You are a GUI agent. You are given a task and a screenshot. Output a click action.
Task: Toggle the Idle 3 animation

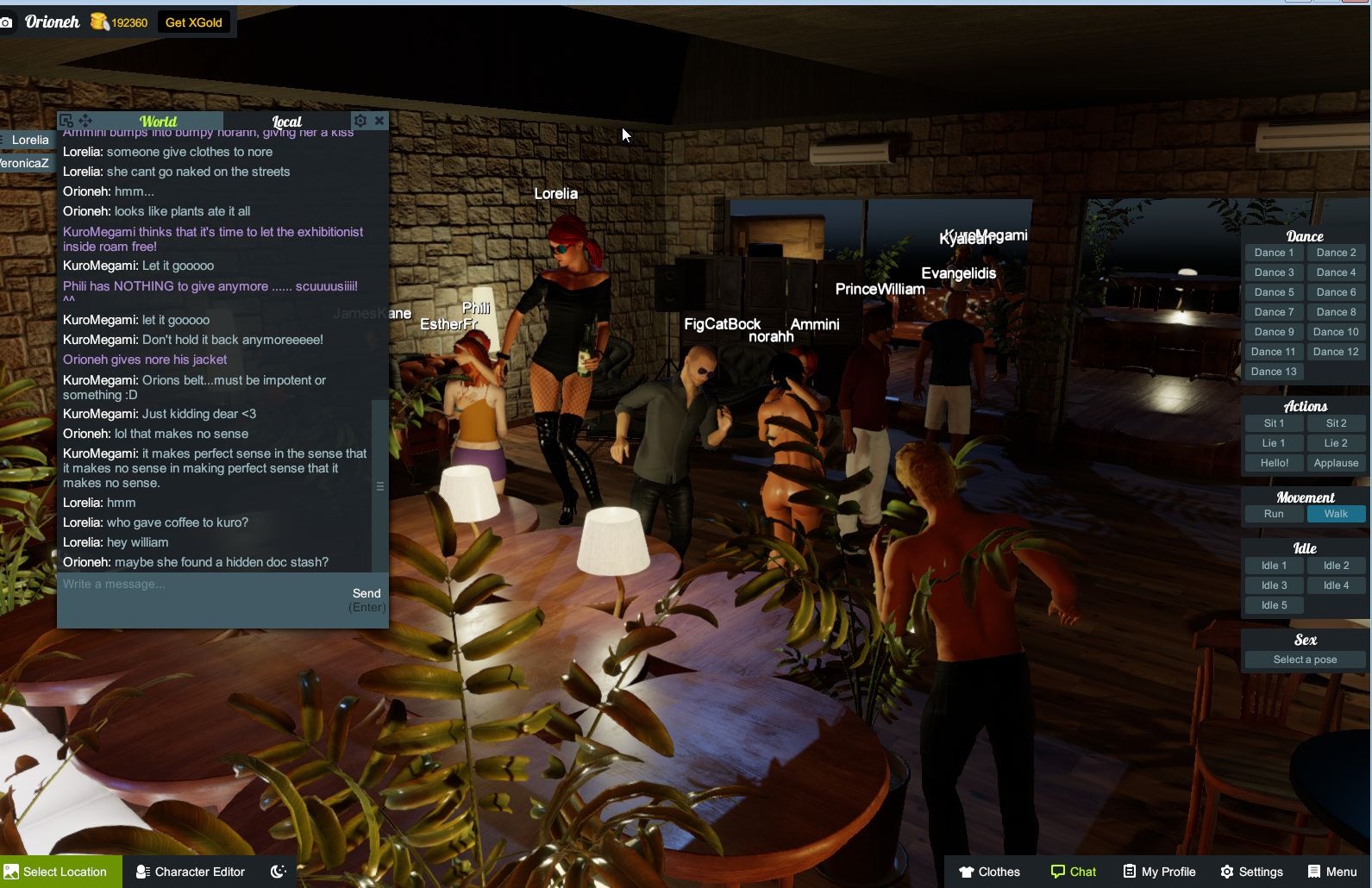click(x=1274, y=585)
